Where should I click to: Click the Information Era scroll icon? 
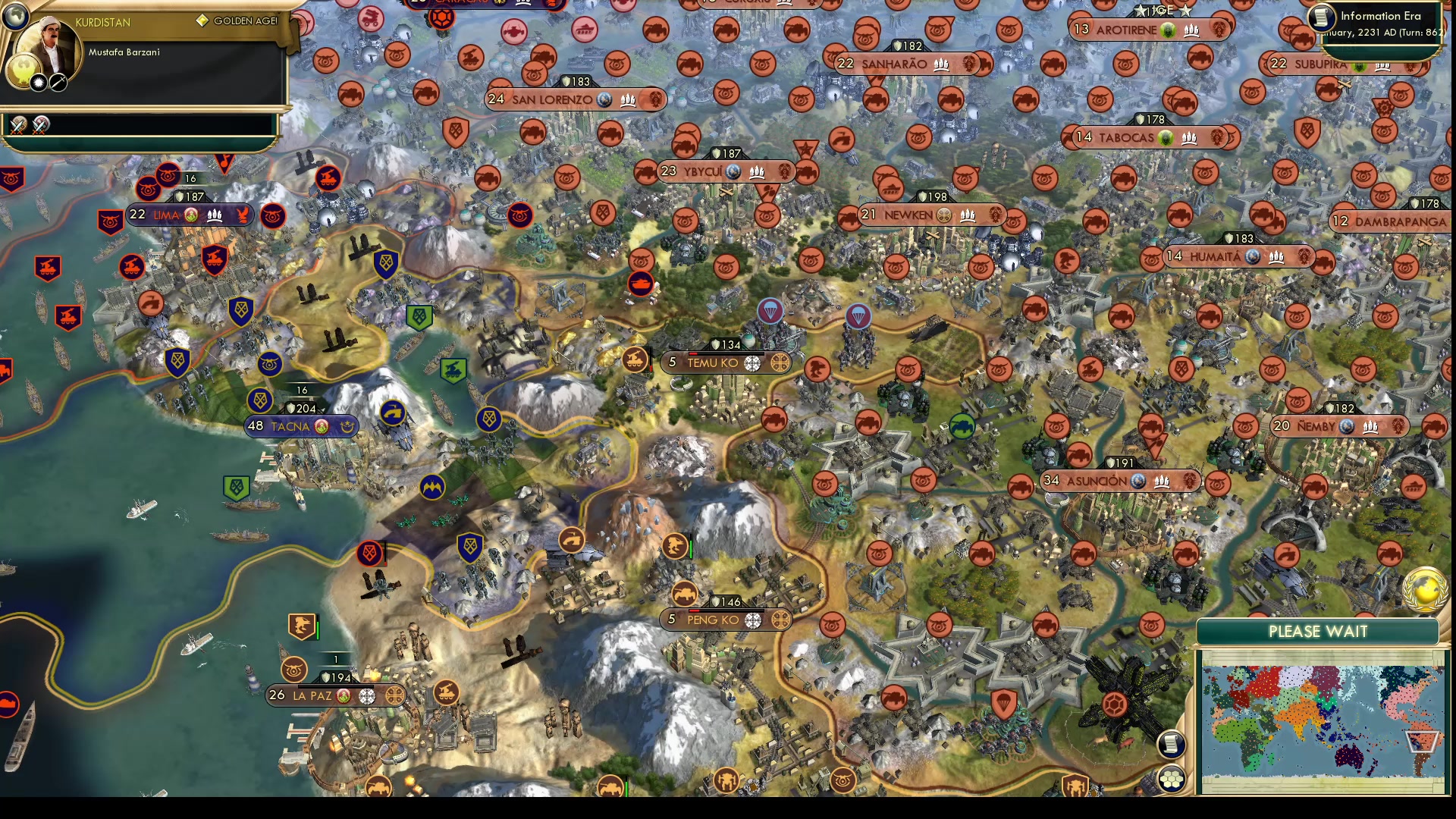tap(1320, 18)
